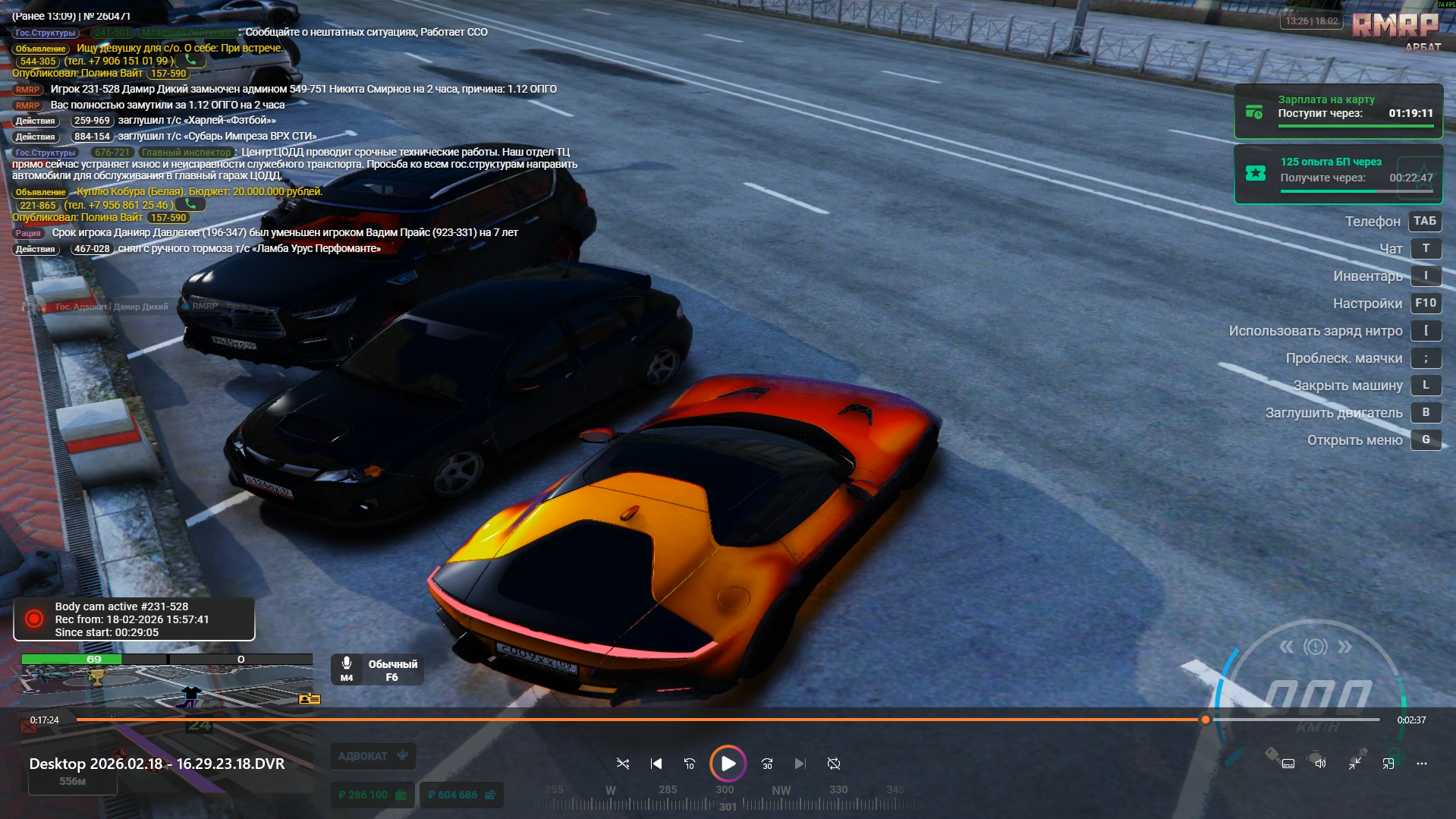1456x819 pixels.
Task: Click the red Body cam record indicator
Action: (x=34, y=619)
